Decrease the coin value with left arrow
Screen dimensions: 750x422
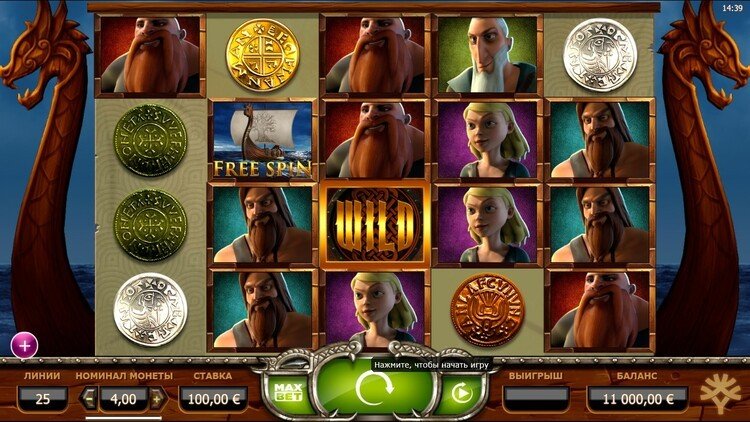tap(88, 399)
